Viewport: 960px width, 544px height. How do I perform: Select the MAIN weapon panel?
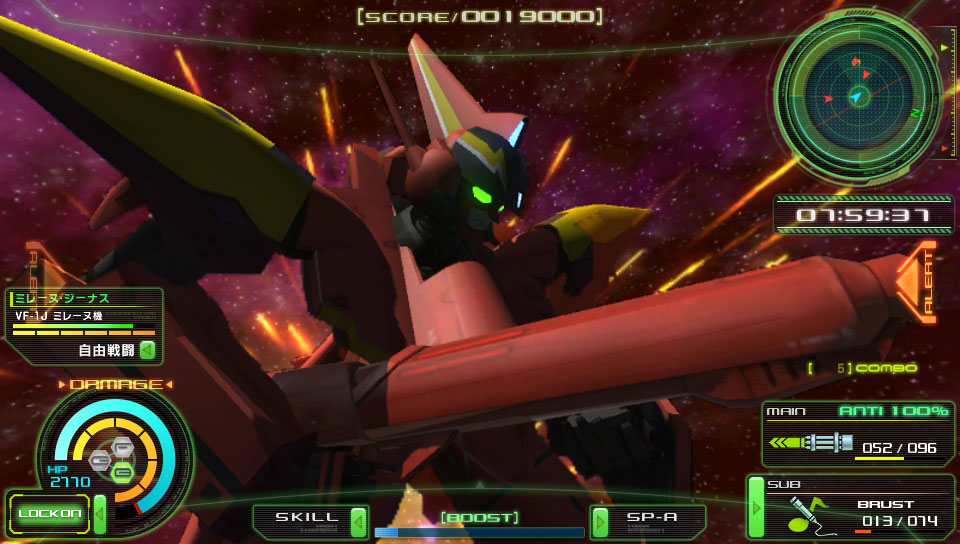click(856, 435)
